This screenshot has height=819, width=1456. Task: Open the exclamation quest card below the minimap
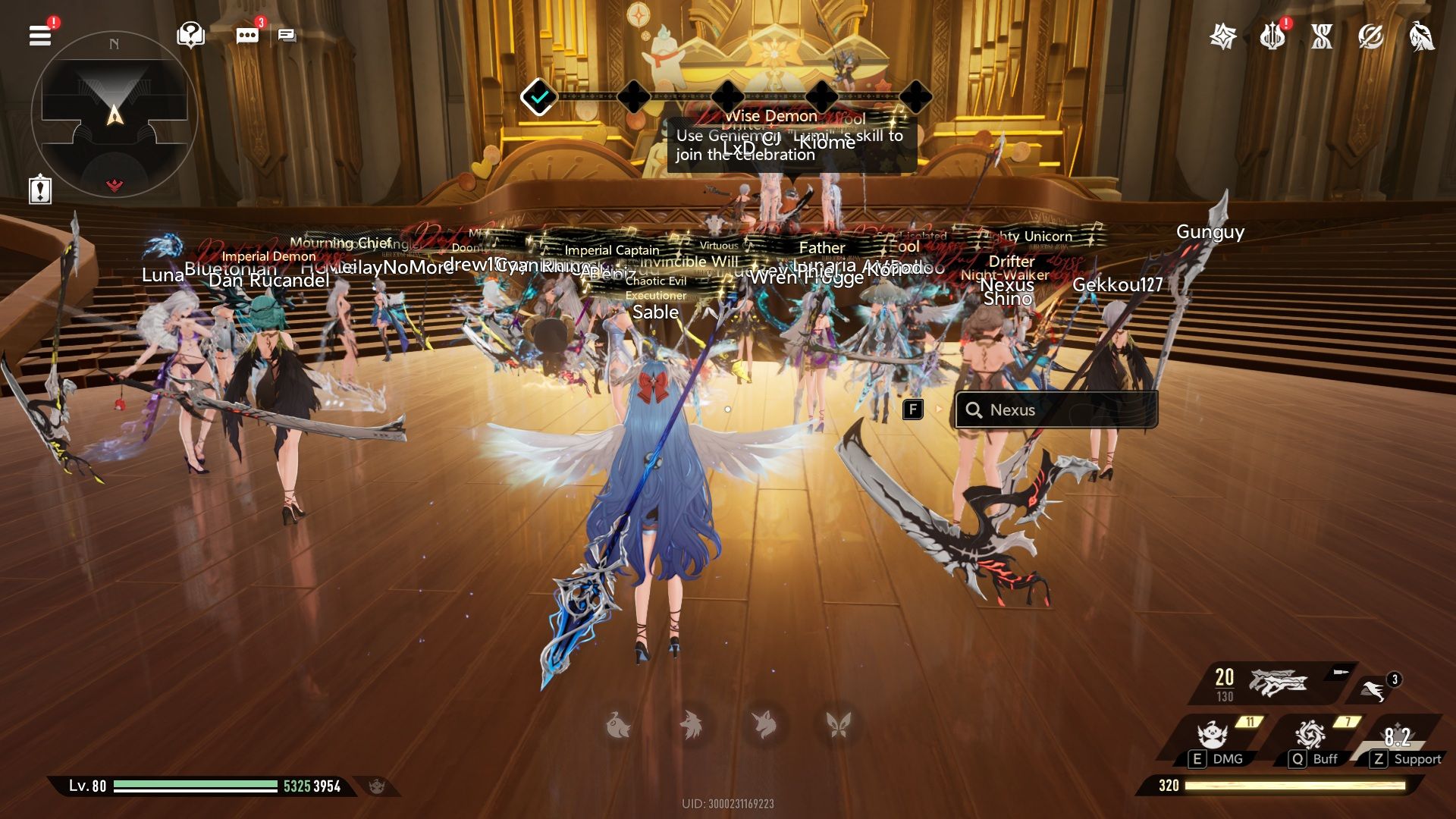(x=40, y=190)
